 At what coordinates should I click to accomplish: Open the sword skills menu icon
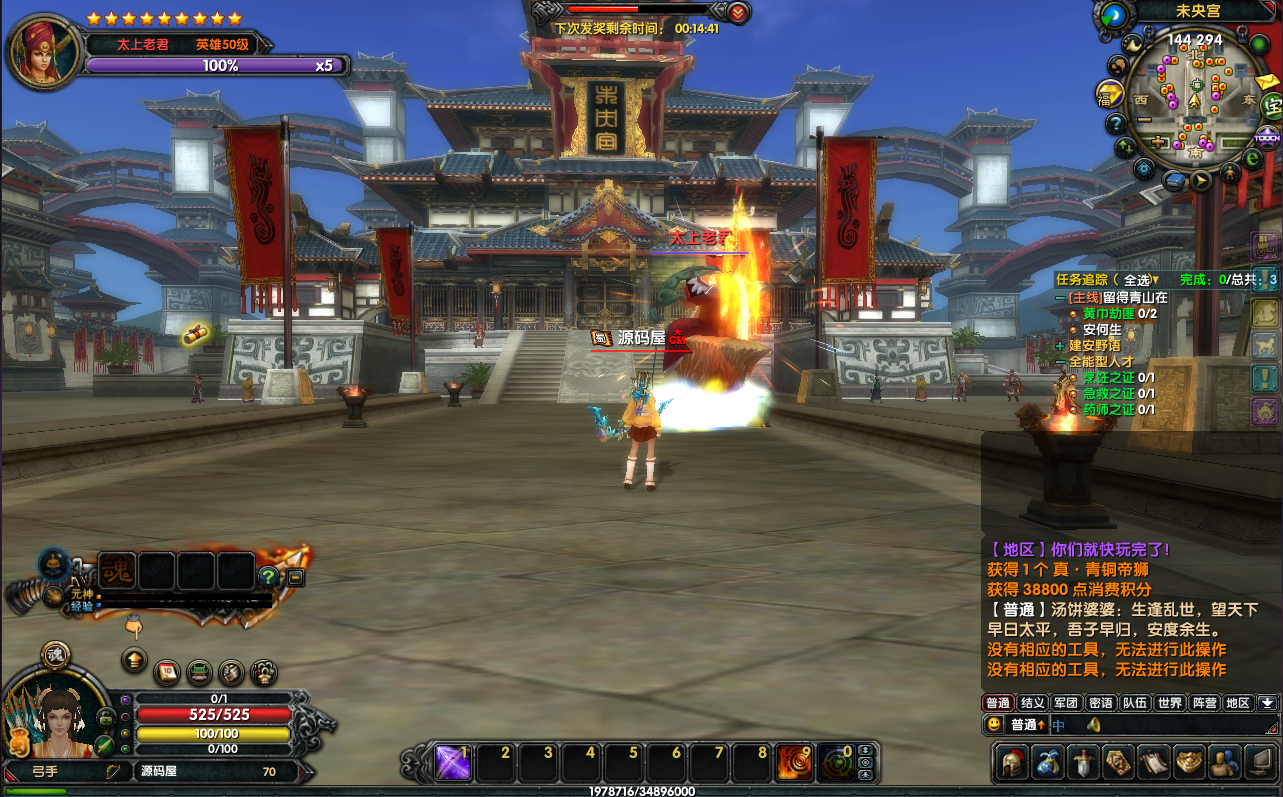click(1083, 762)
